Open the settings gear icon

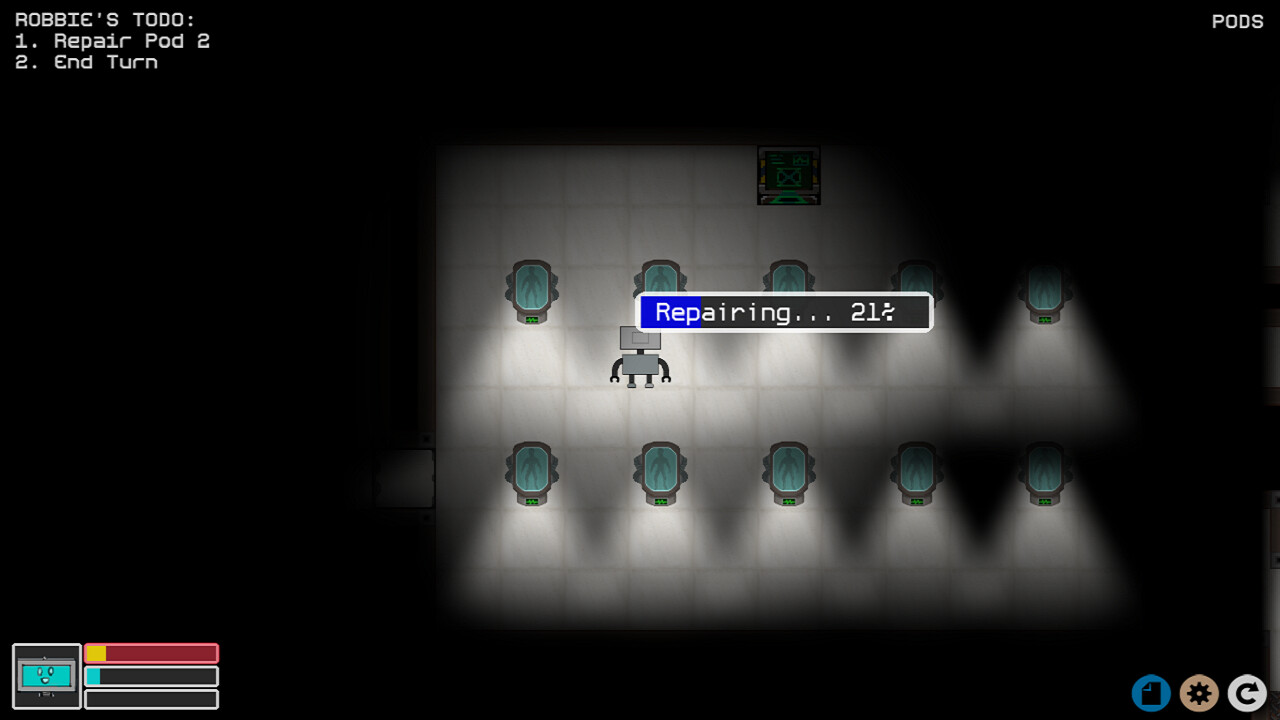coord(1199,693)
